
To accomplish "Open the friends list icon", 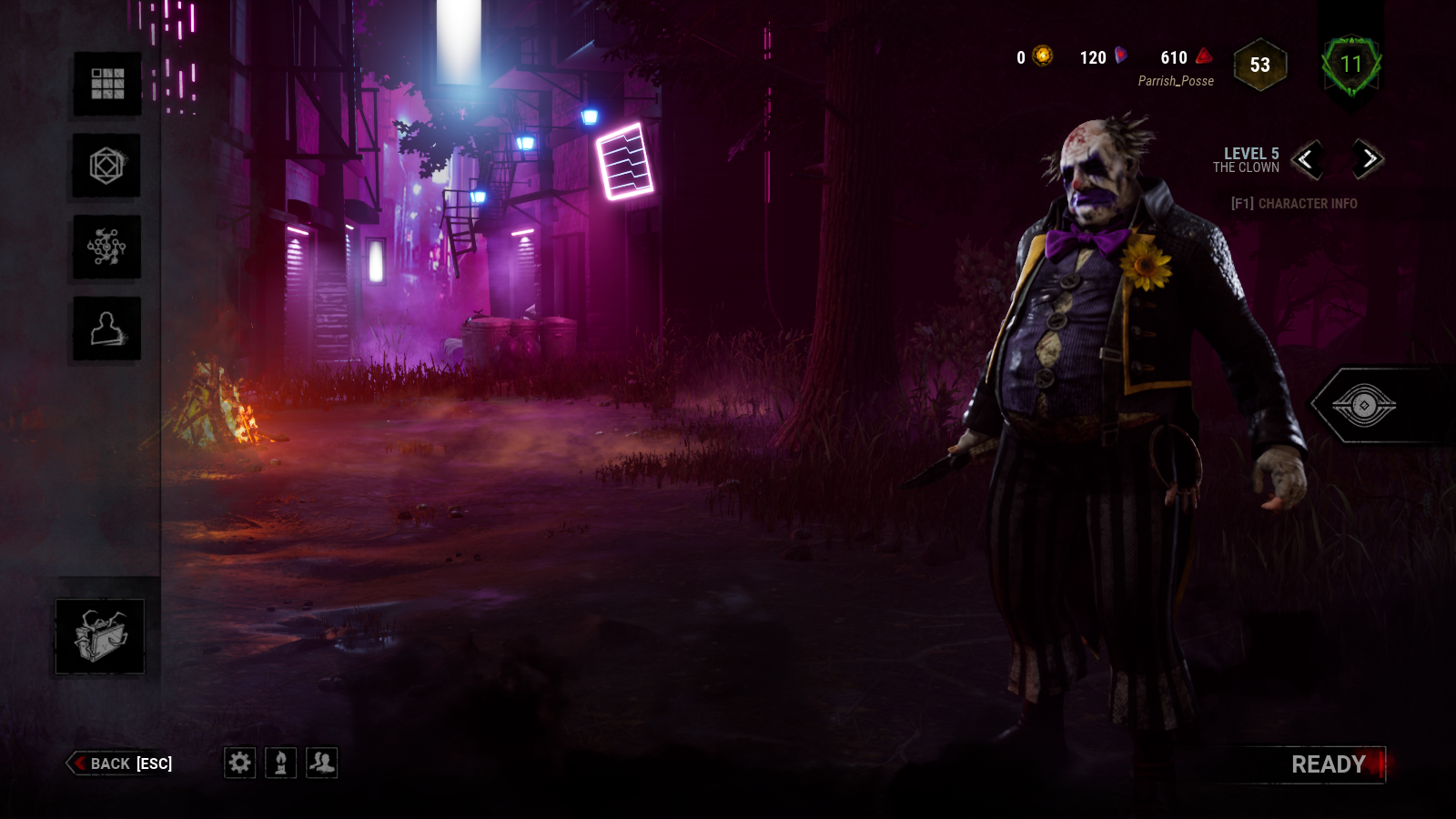I will [320, 764].
